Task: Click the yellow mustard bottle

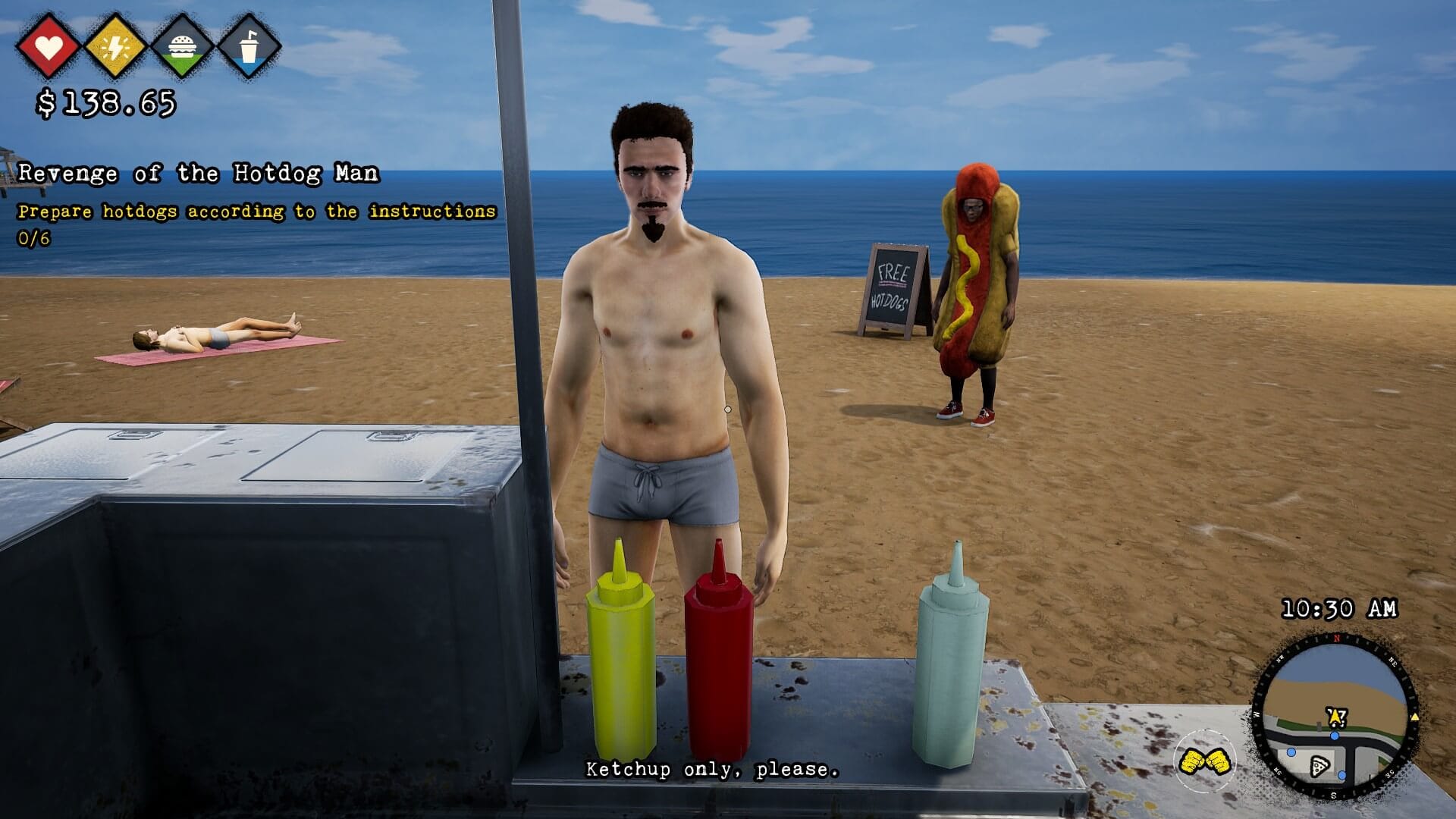Action: [622, 667]
